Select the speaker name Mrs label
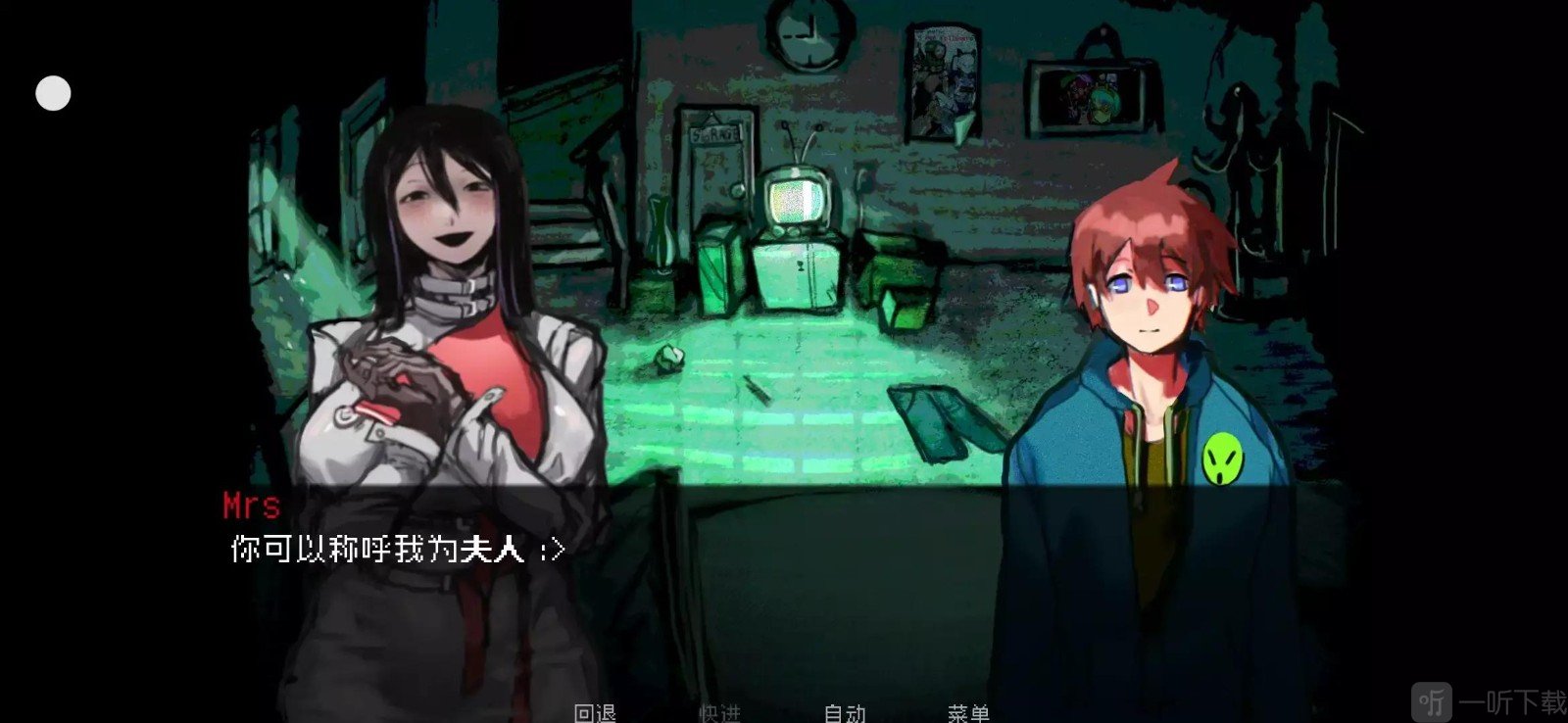The image size is (1568, 723). (x=250, y=506)
